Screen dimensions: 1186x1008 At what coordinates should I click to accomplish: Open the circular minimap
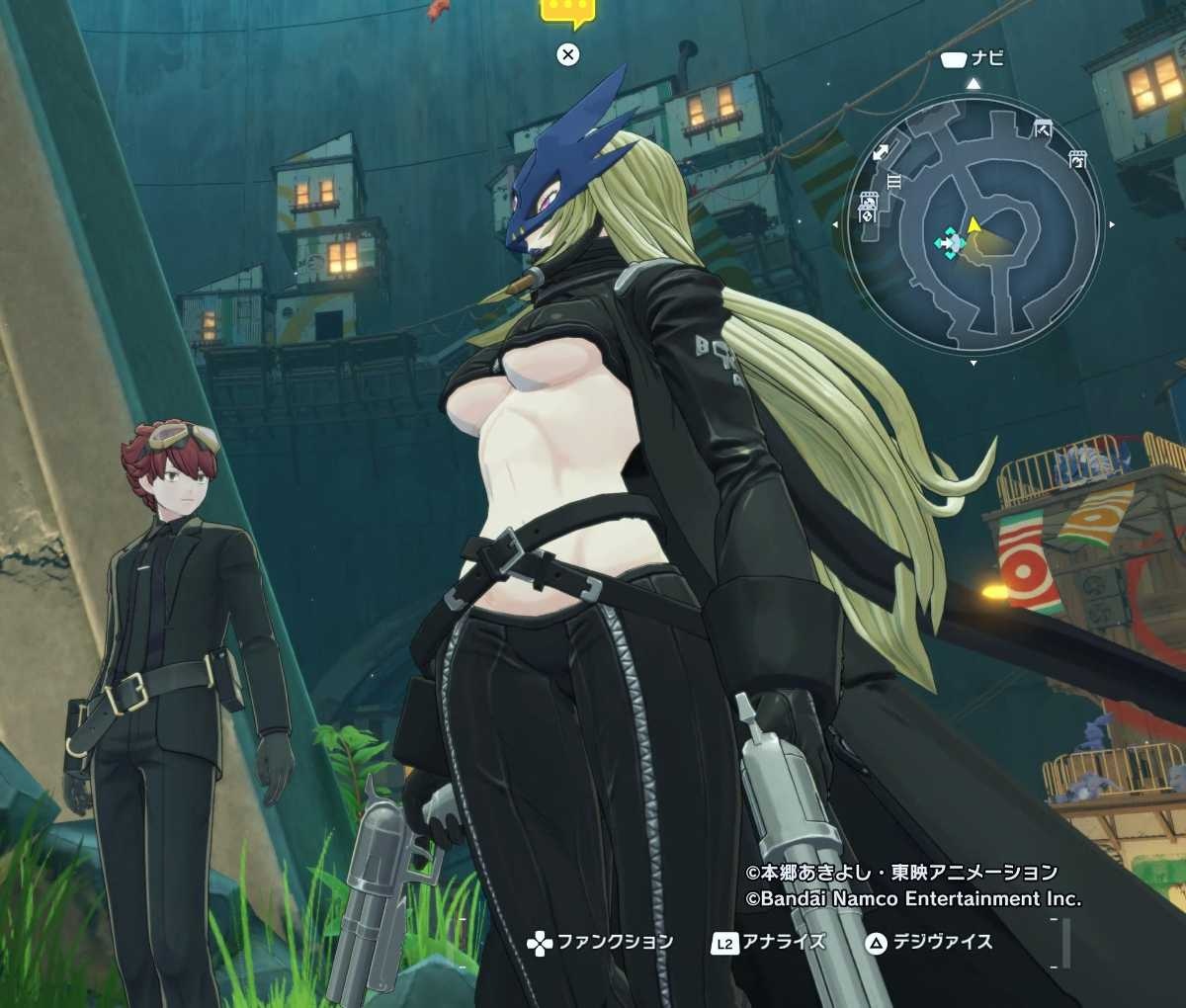pyautogui.click(x=975, y=225)
